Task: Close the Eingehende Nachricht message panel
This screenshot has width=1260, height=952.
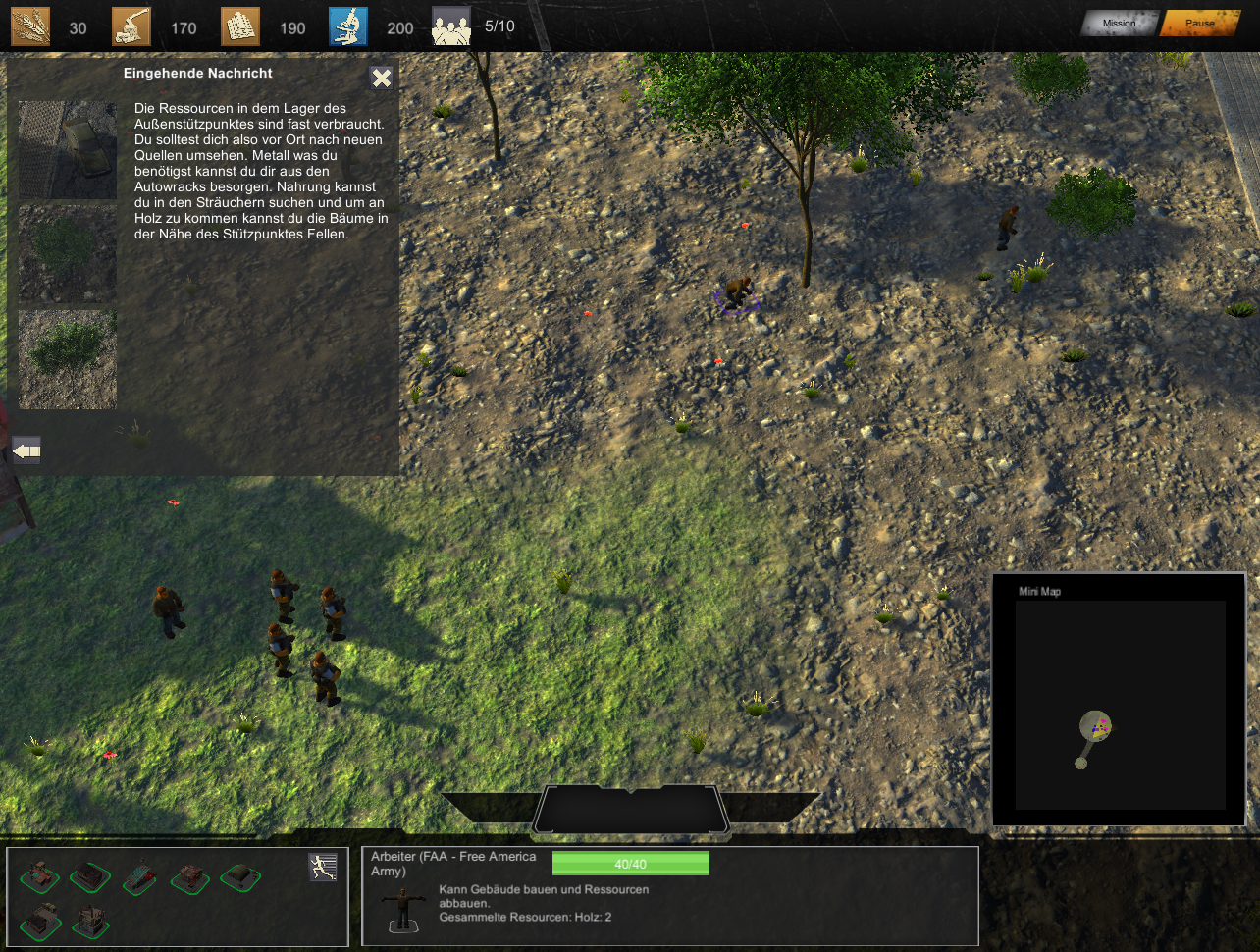Action: tap(381, 79)
